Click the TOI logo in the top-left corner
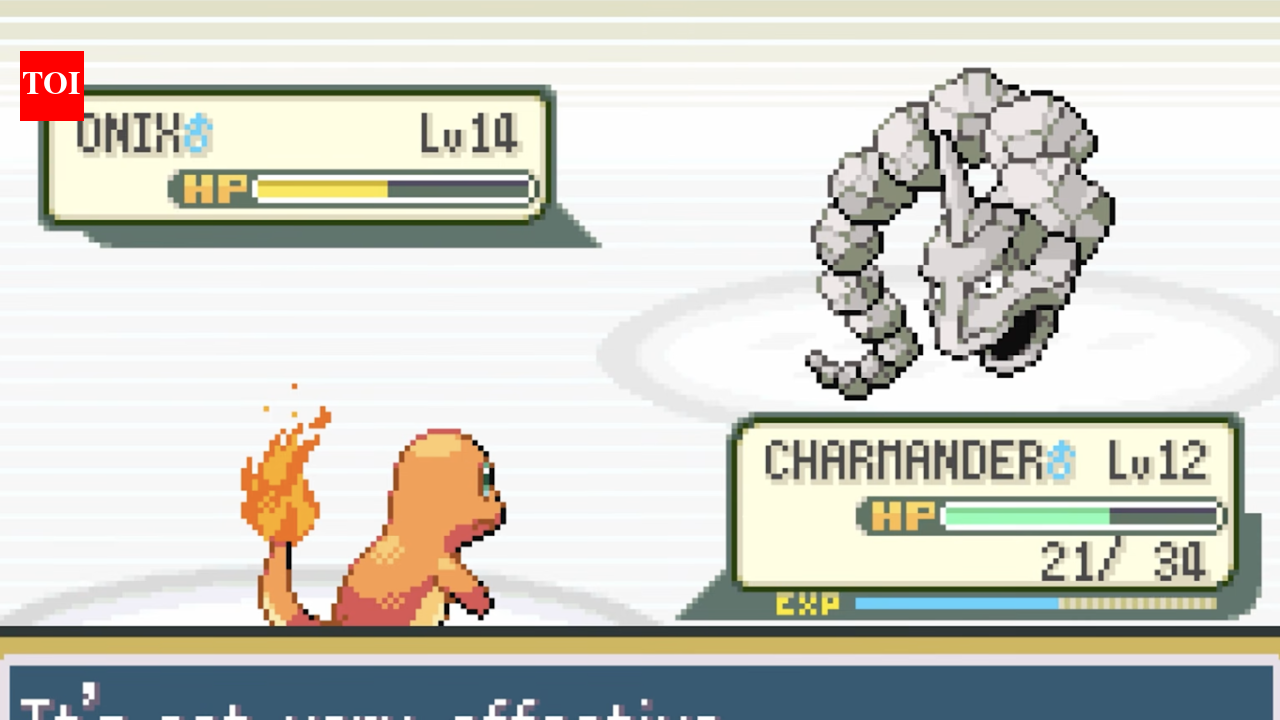Screen dimensions: 1280x720 tap(52, 85)
